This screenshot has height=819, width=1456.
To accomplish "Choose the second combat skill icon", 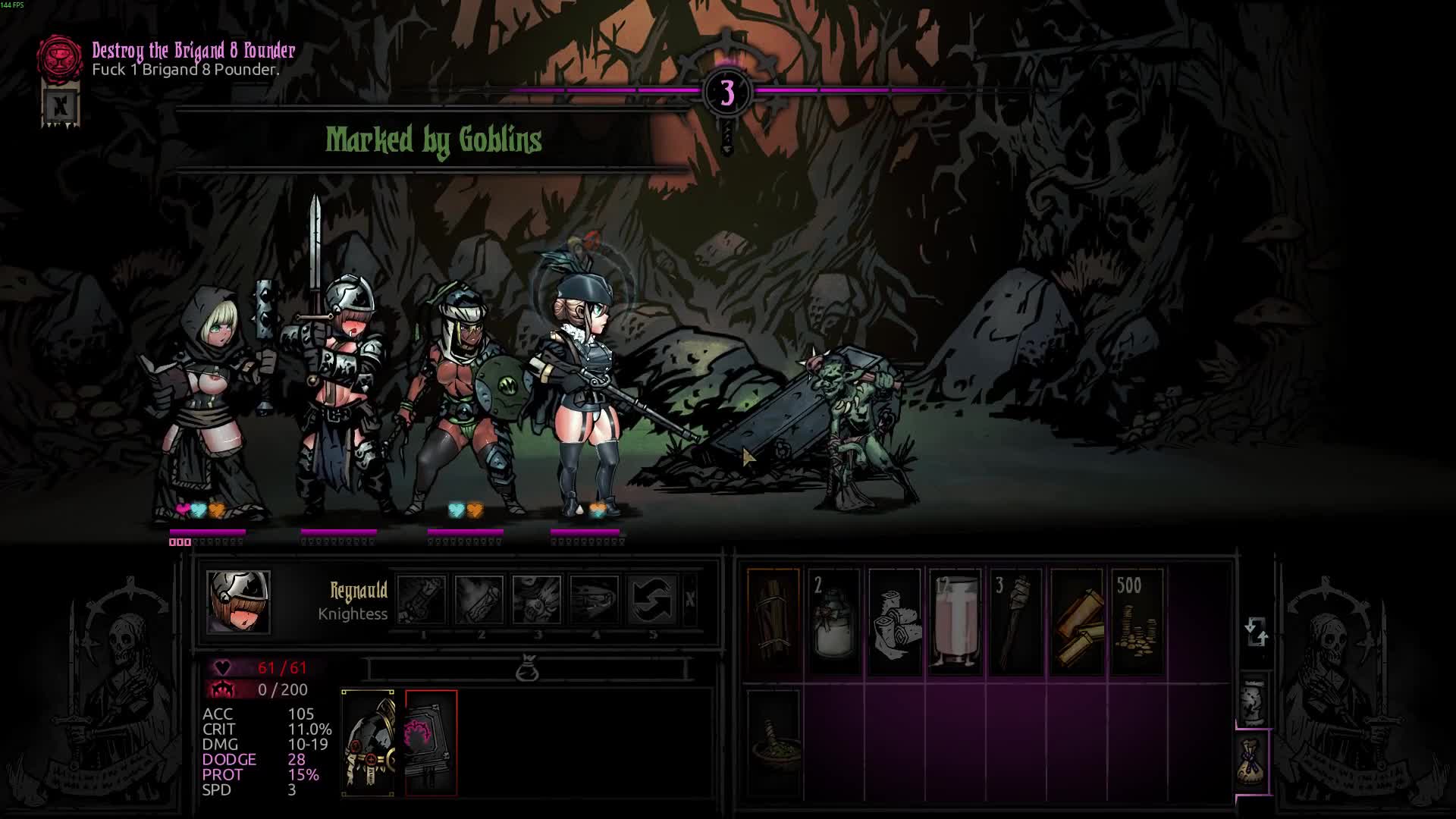I will (x=479, y=600).
